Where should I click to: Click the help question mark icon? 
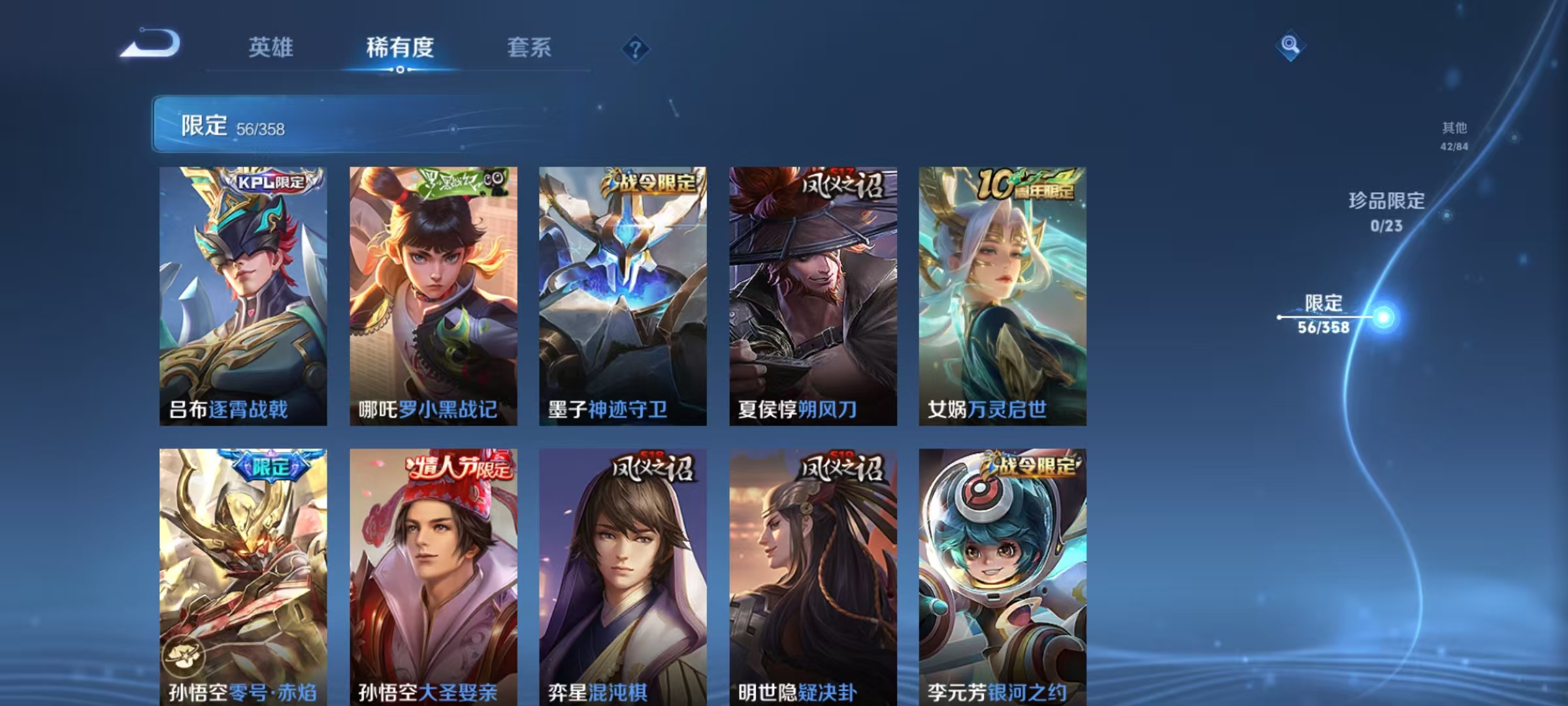coord(636,49)
